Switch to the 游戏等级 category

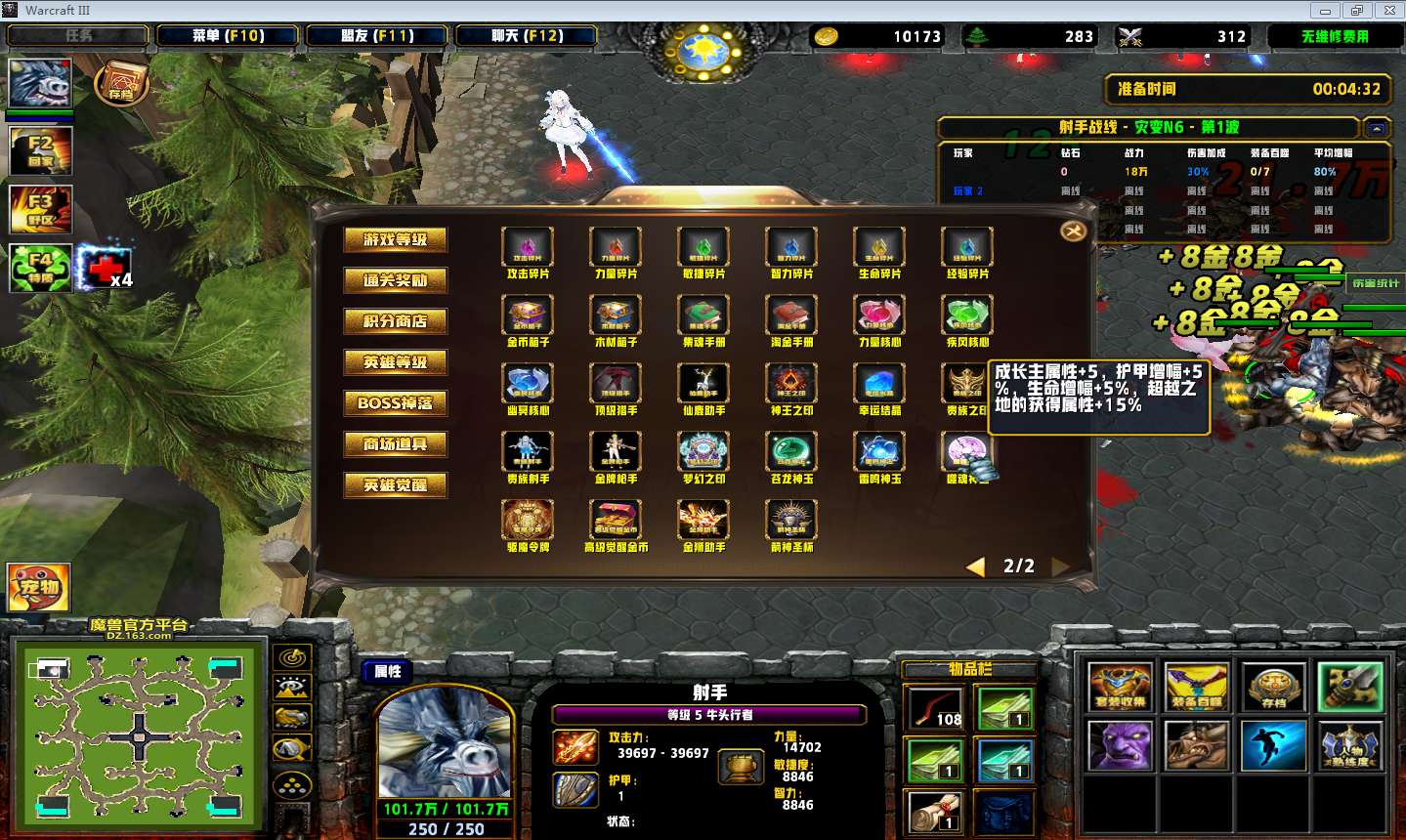[x=395, y=239]
